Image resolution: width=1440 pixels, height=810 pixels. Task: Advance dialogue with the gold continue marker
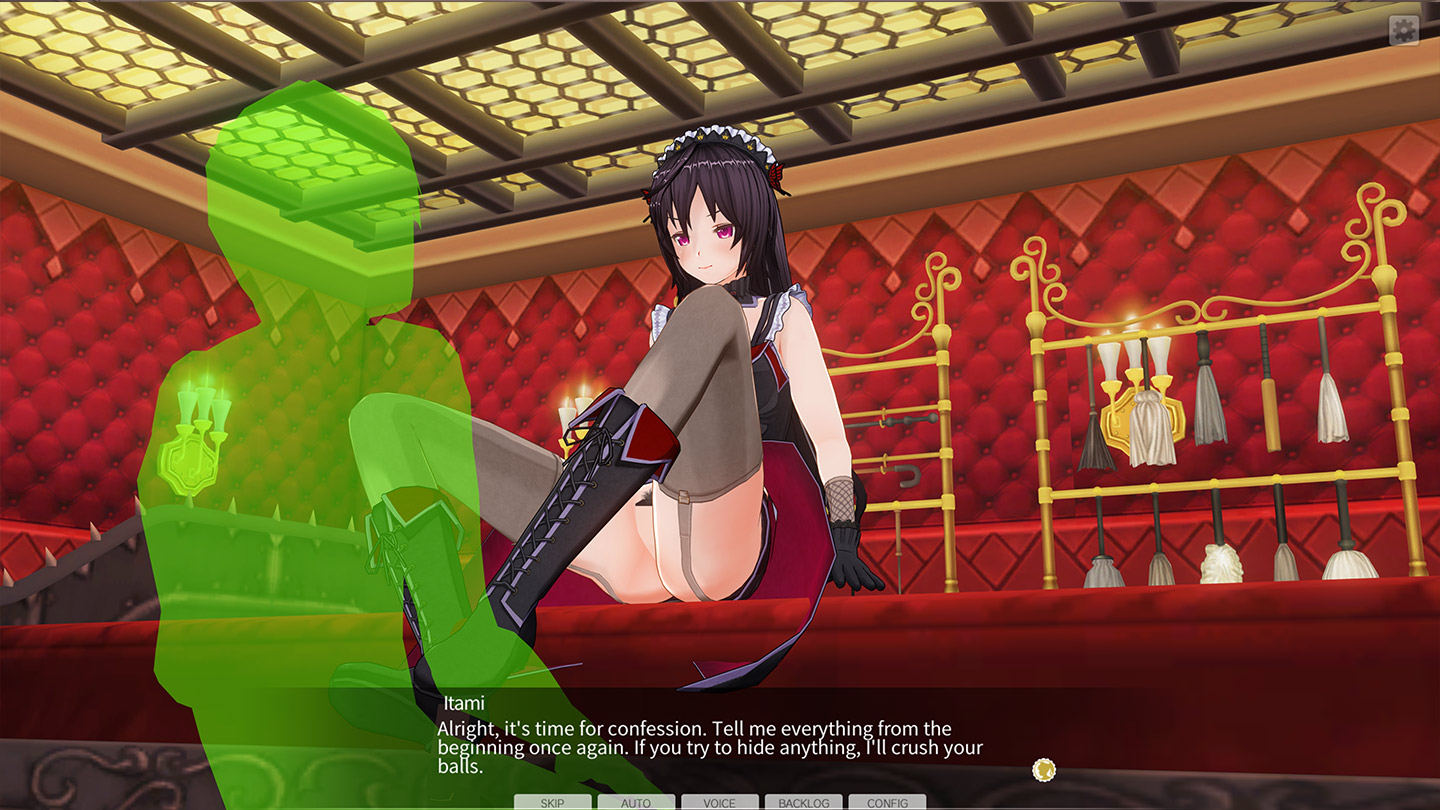(1044, 770)
